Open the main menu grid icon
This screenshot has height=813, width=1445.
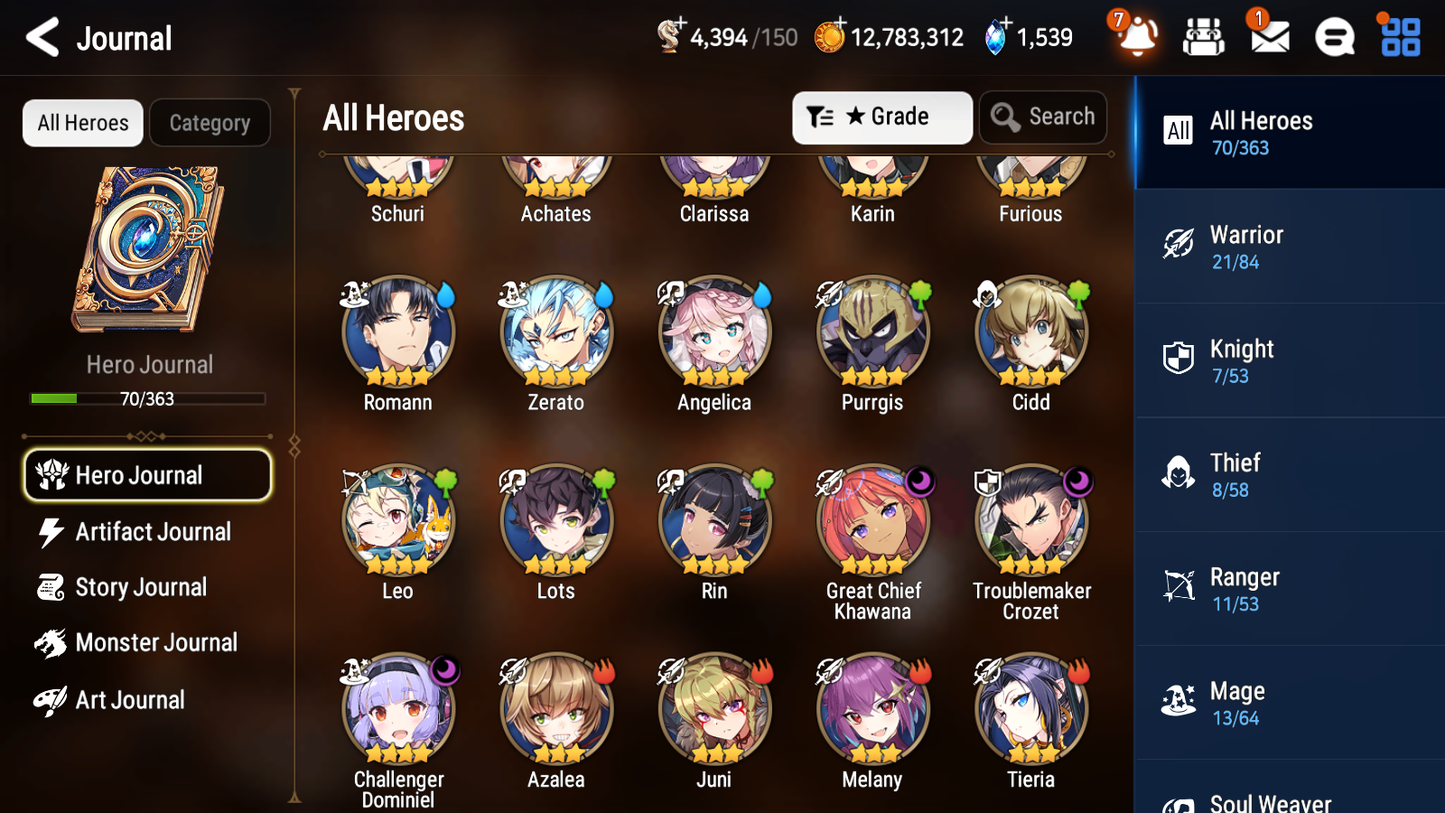1398,36
